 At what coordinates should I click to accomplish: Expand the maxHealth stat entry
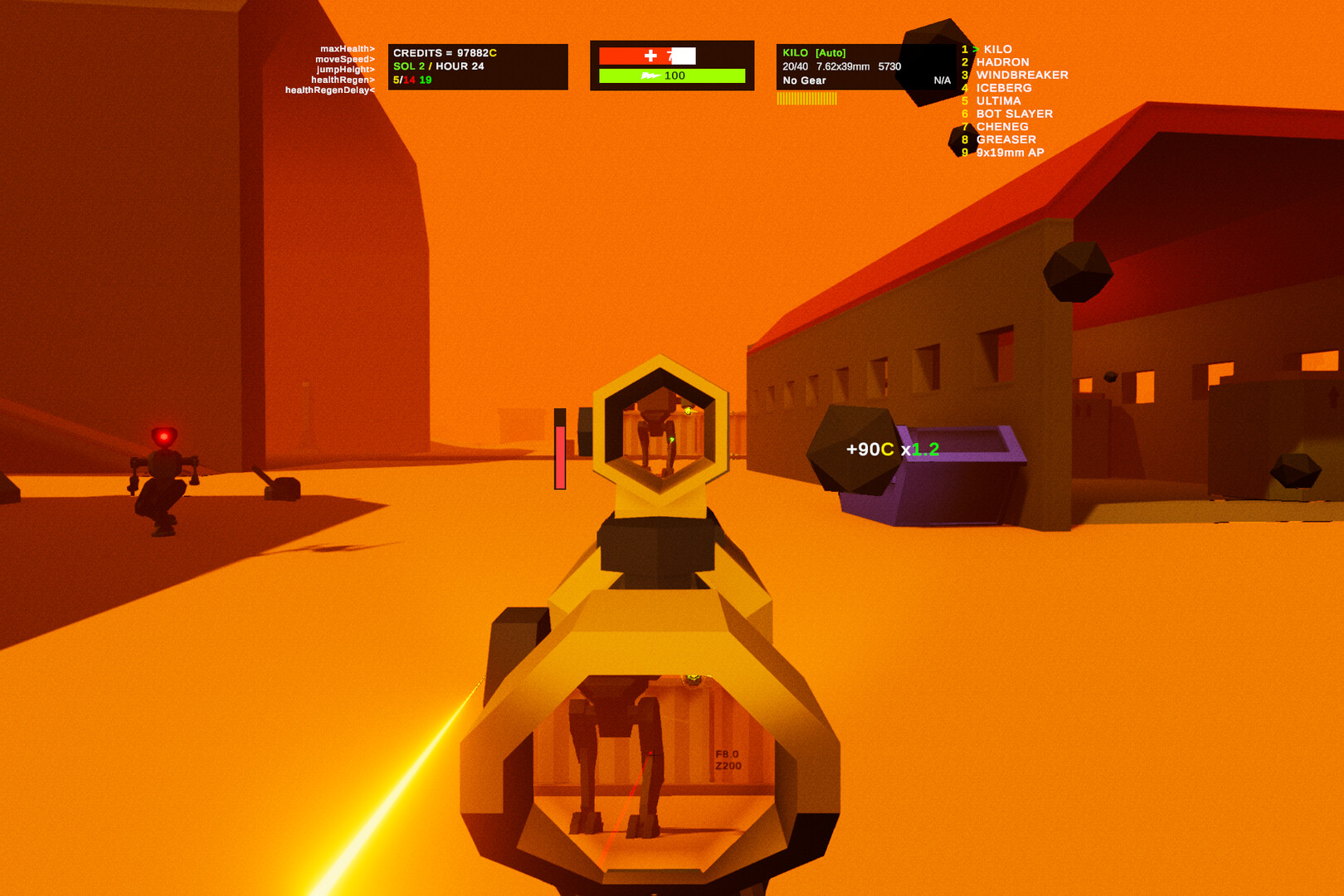[346, 50]
